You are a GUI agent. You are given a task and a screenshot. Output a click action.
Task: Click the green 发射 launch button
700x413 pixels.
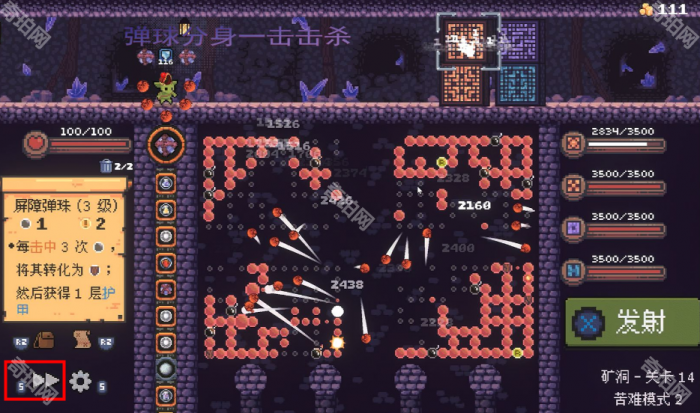point(632,324)
